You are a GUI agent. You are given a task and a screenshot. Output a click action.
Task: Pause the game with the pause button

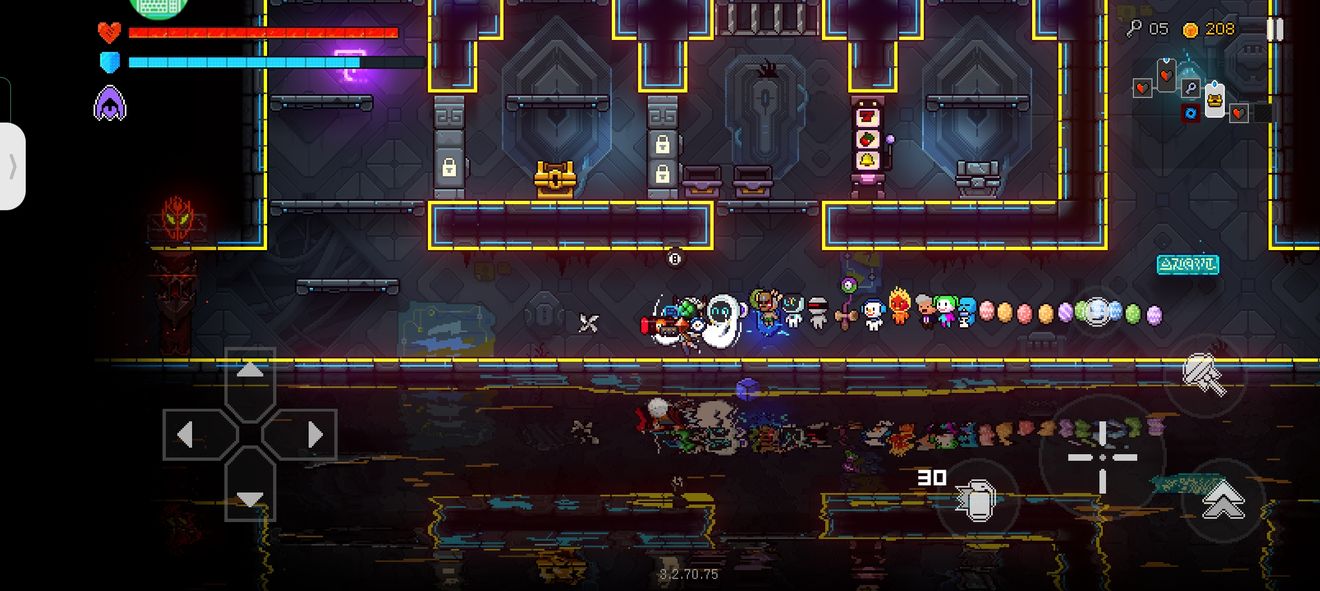click(1274, 29)
